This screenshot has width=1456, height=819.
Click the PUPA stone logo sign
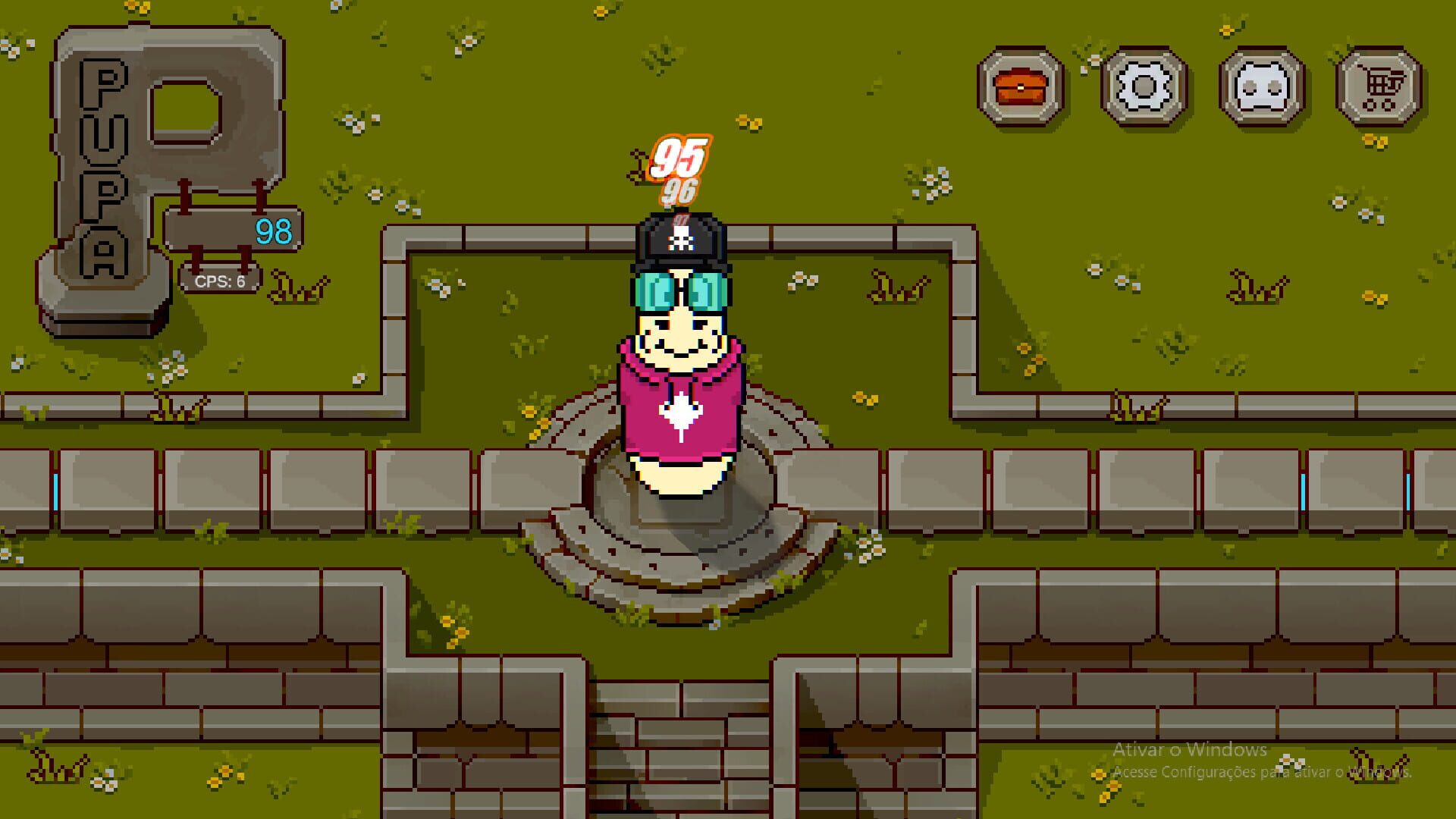pos(136,152)
